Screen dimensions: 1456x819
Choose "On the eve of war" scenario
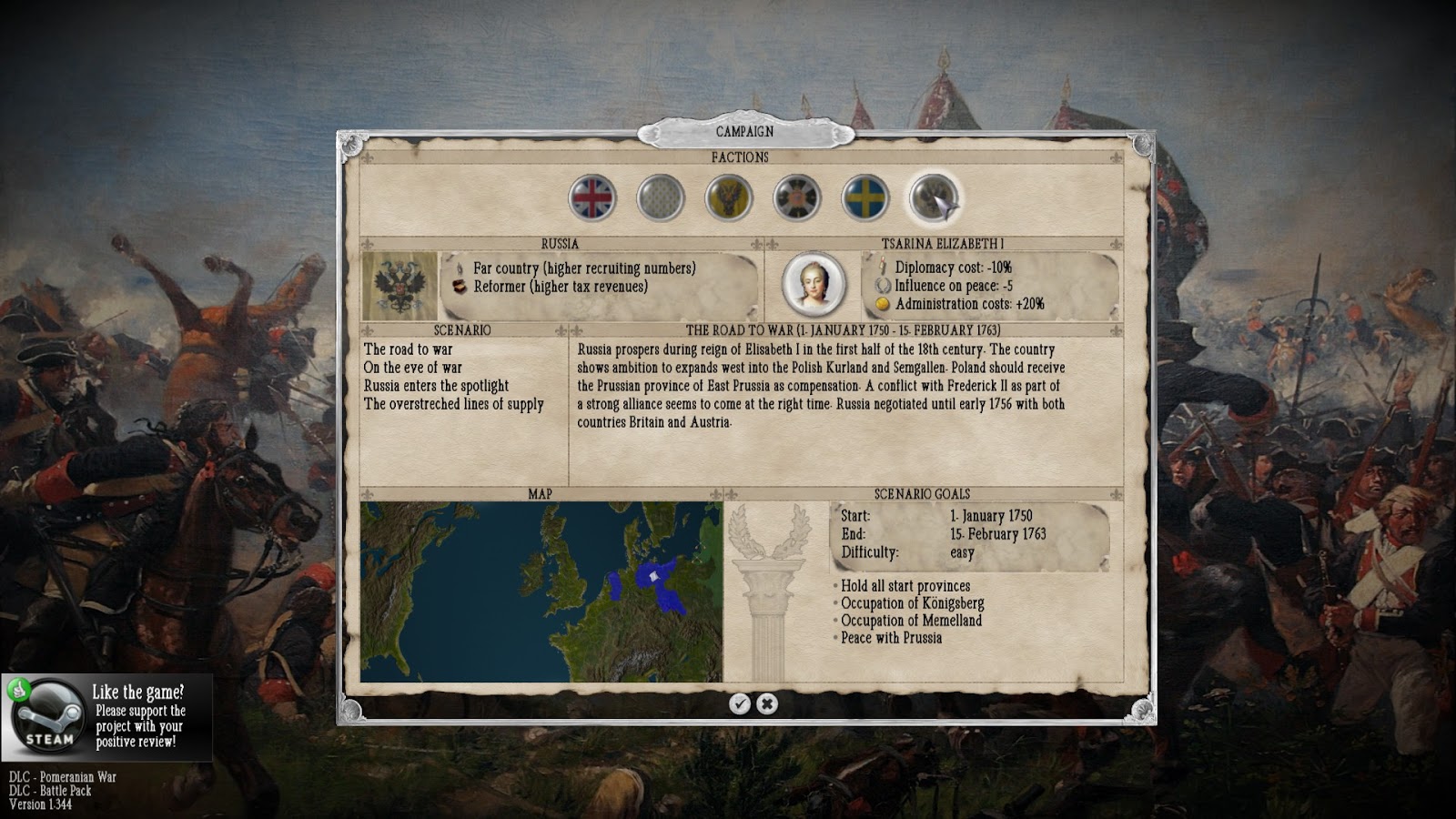coord(413,368)
